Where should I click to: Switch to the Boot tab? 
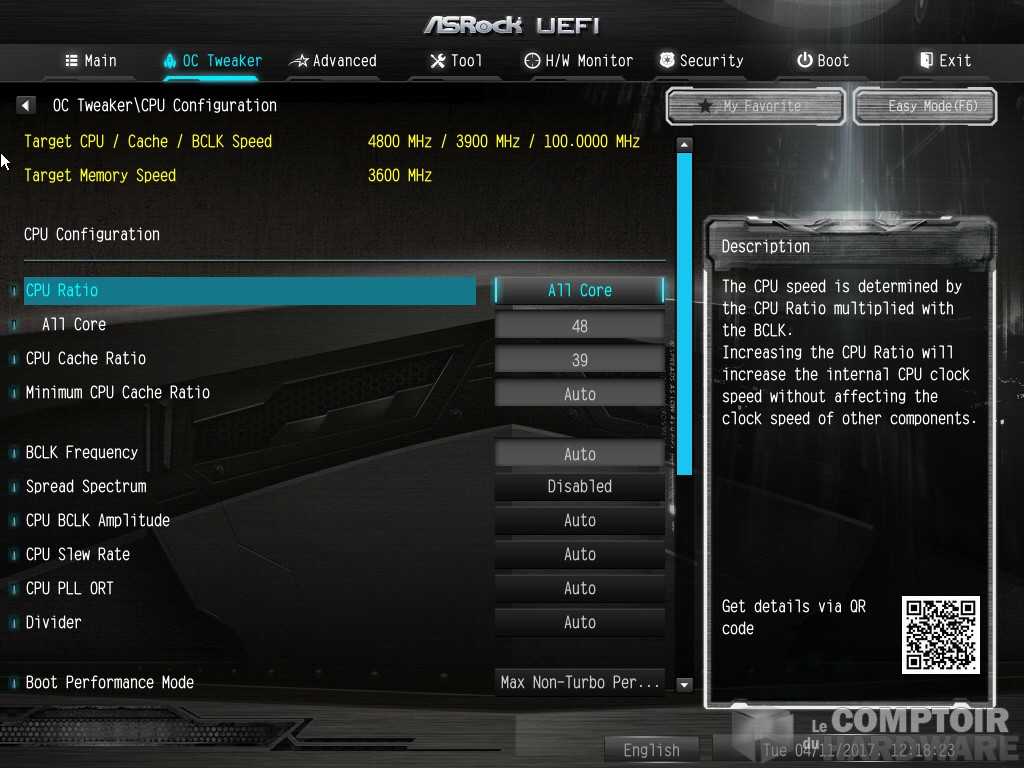coord(823,61)
